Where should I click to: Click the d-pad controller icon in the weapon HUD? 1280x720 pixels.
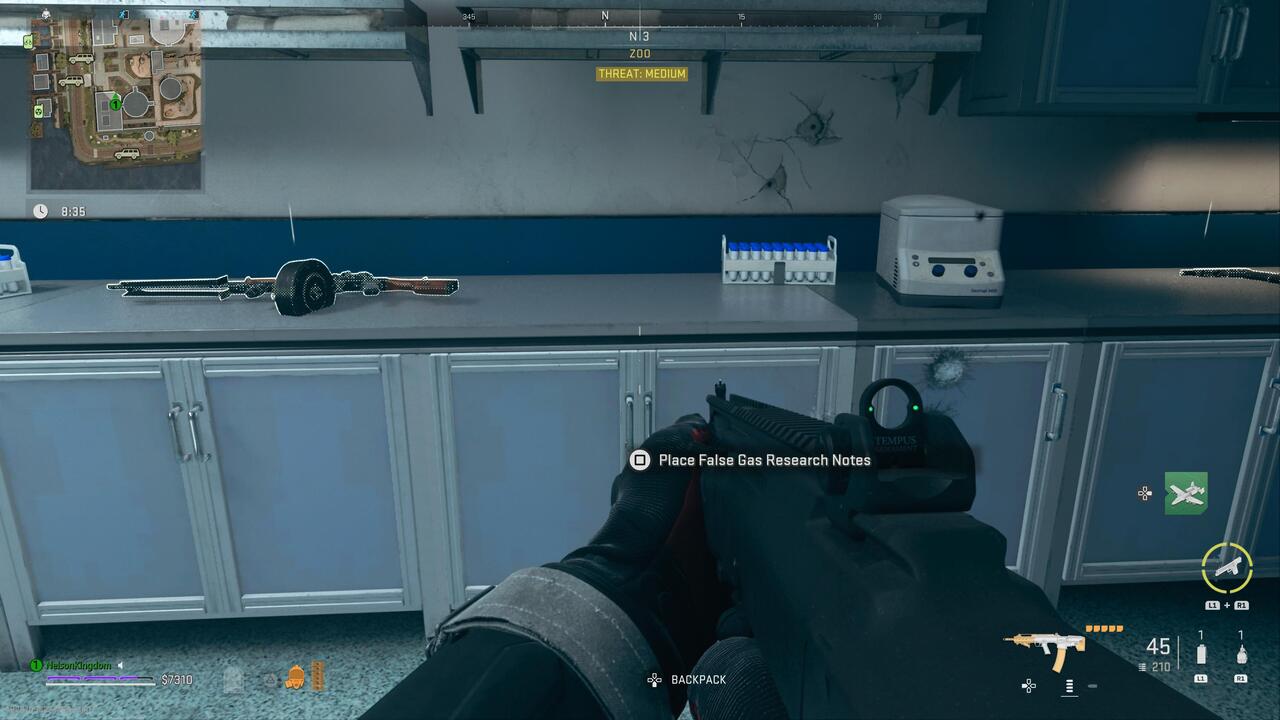[x=1028, y=687]
